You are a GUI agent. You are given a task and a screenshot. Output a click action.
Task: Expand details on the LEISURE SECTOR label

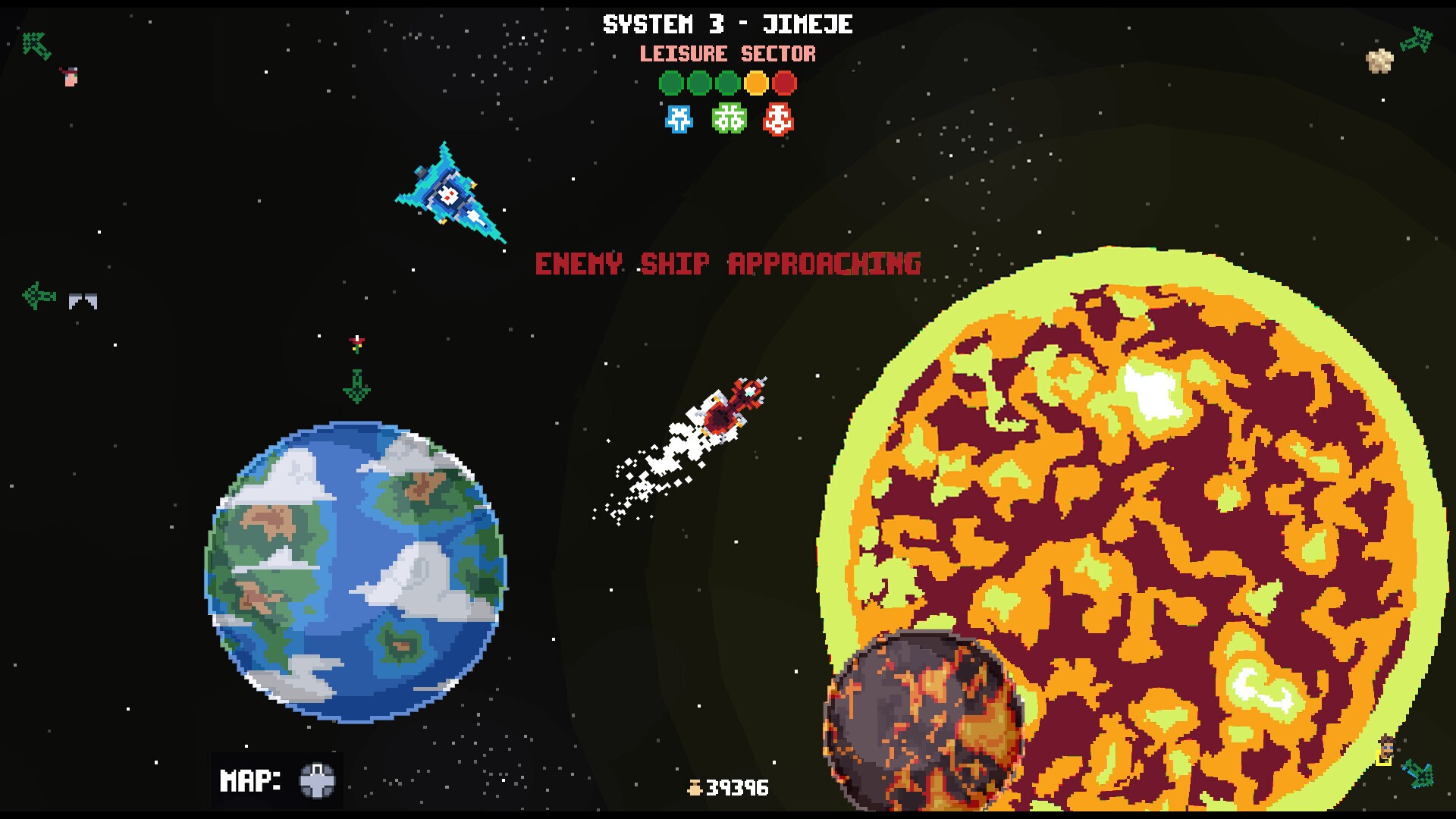point(727,54)
